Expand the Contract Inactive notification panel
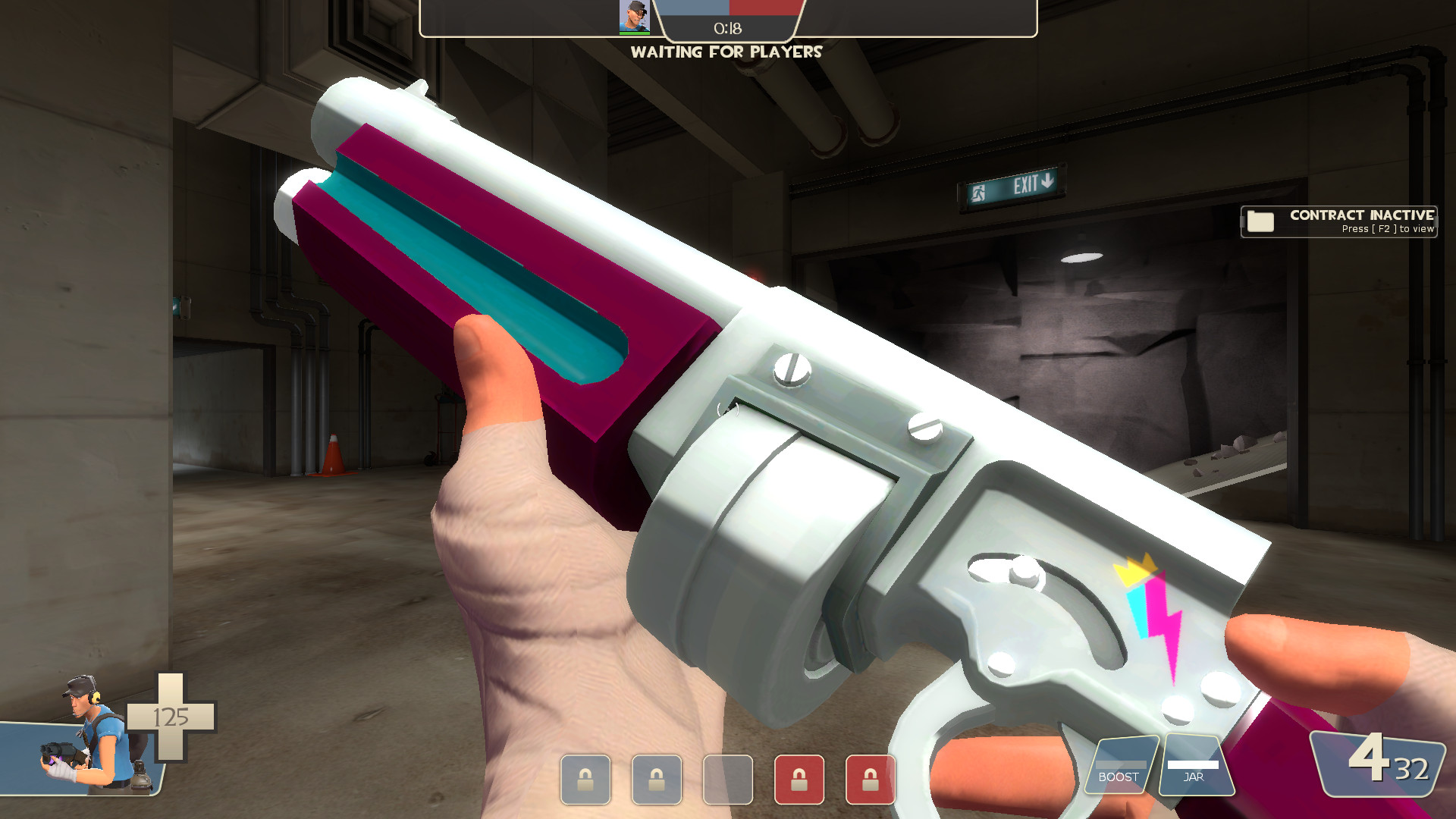Screen dimensions: 1456x819 point(1338,221)
